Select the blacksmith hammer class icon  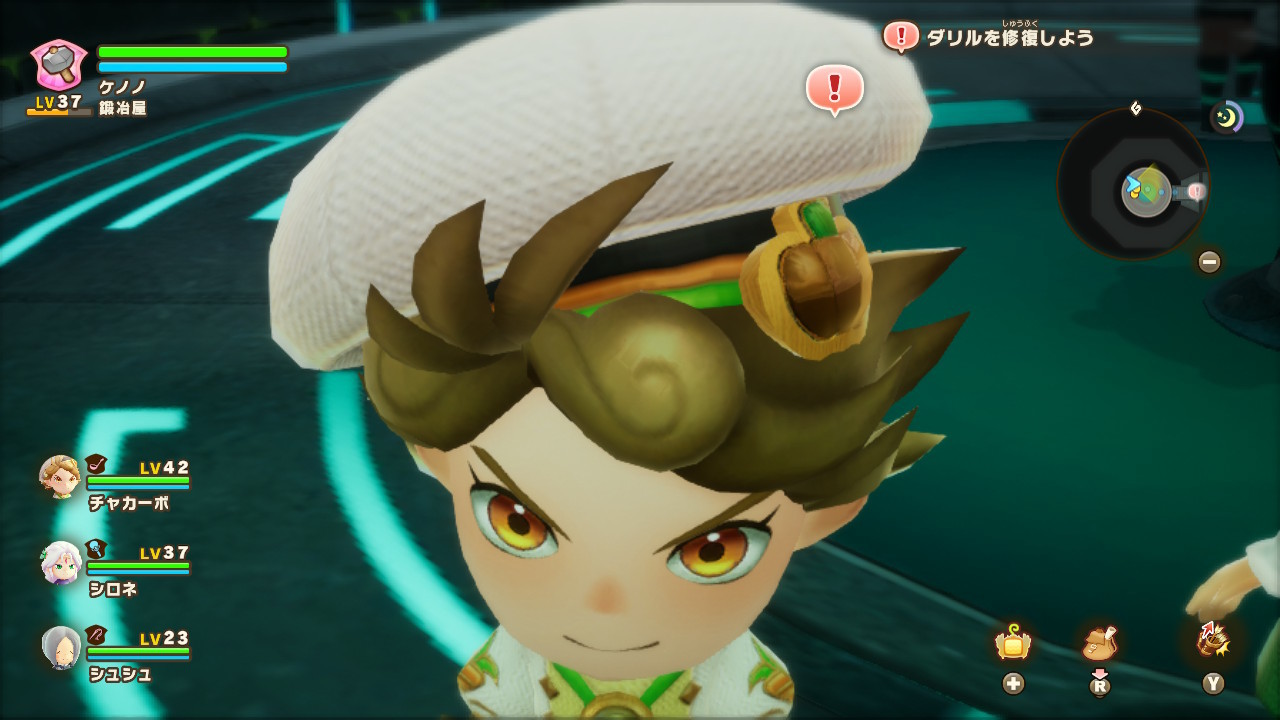(59, 64)
